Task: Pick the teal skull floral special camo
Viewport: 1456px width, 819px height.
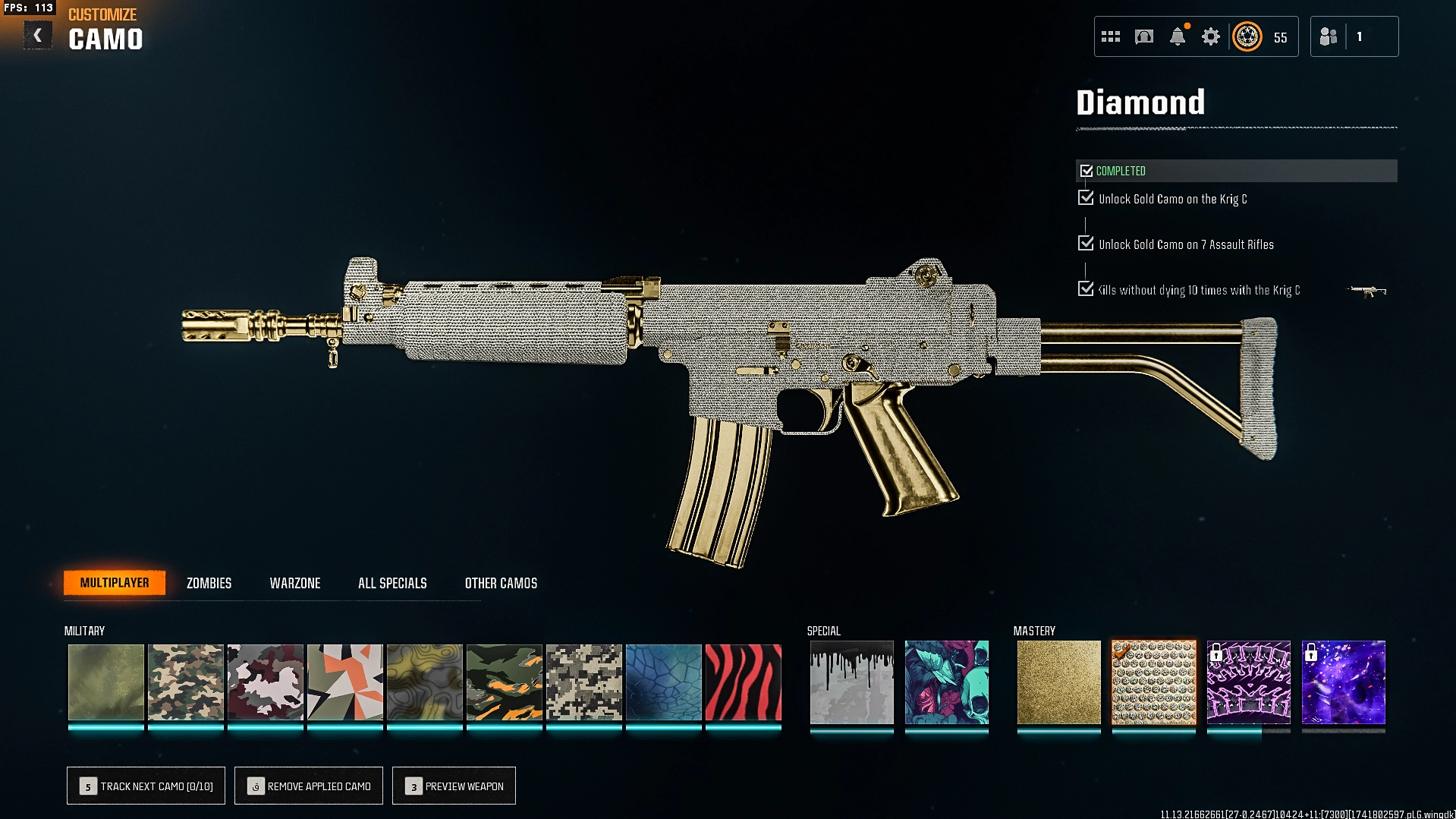Action: tap(946, 682)
